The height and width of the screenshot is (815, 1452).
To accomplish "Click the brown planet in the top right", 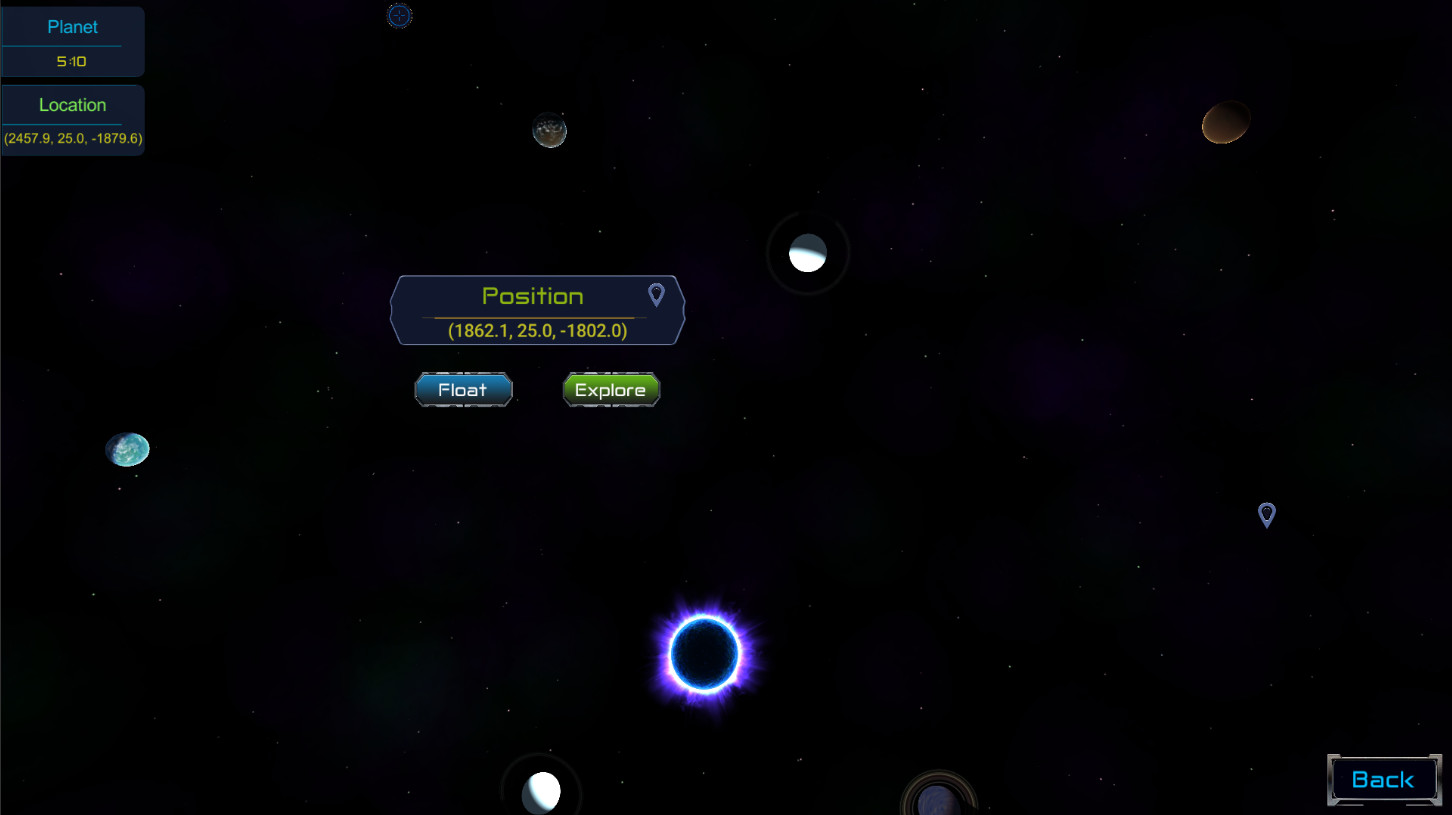I will click(1225, 121).
